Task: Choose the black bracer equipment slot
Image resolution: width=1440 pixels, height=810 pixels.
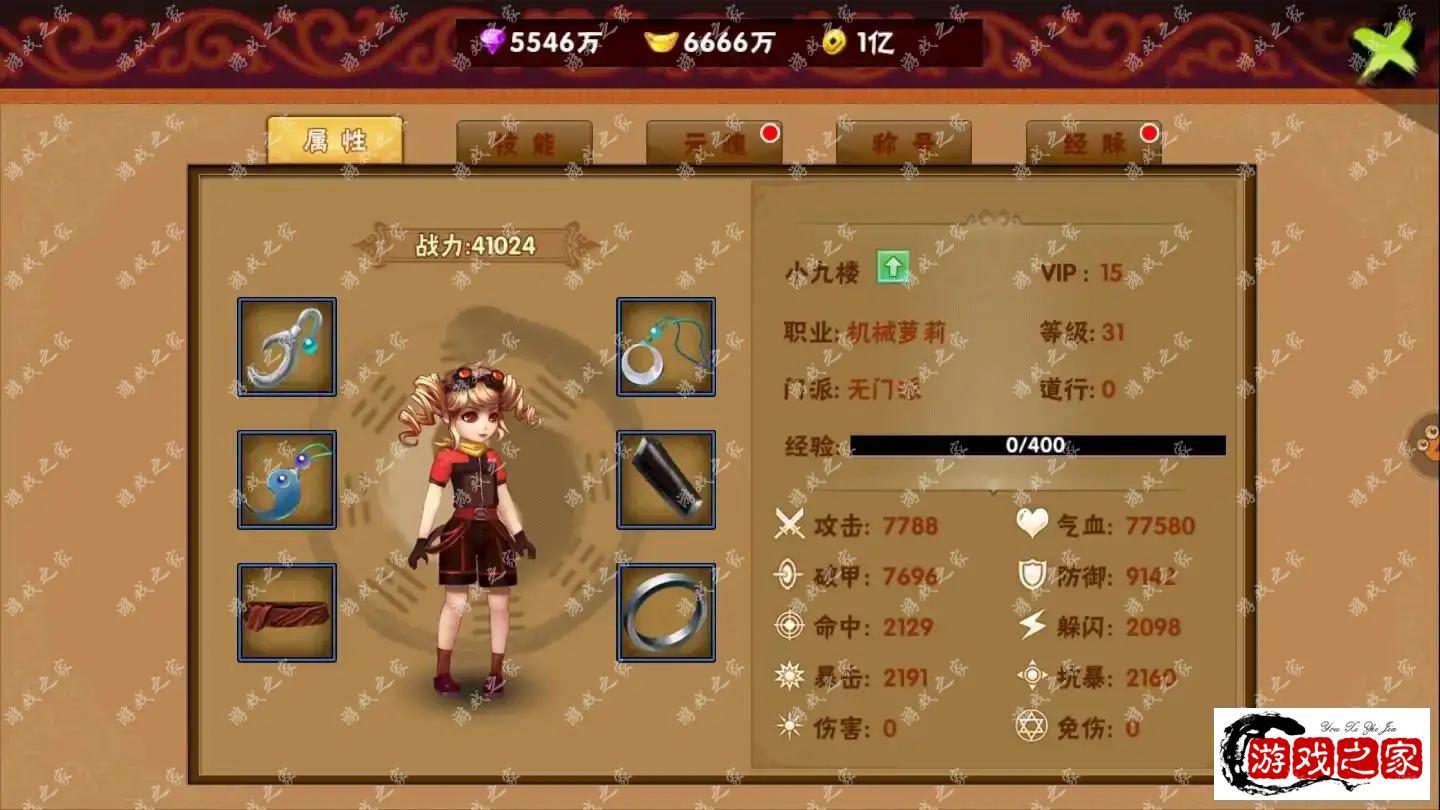Action: (666, 480)
